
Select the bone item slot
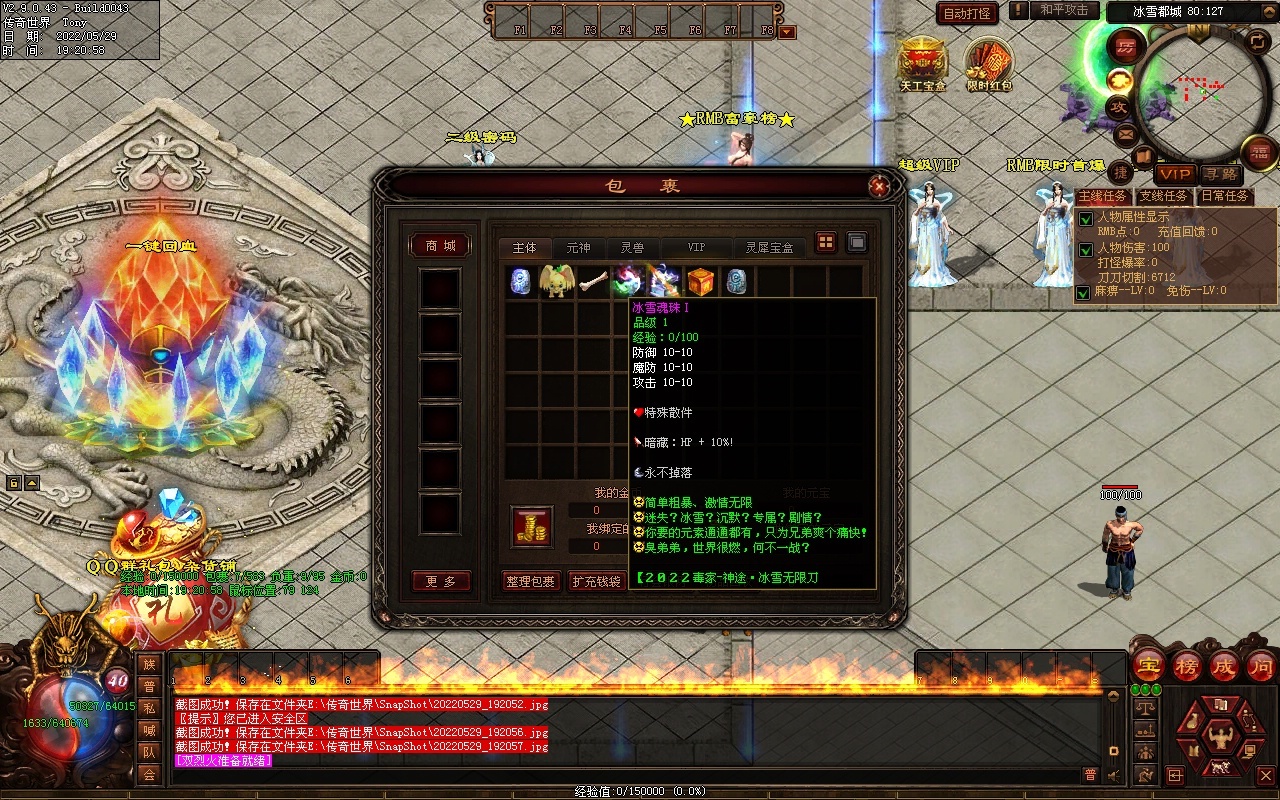coord(593,281)
